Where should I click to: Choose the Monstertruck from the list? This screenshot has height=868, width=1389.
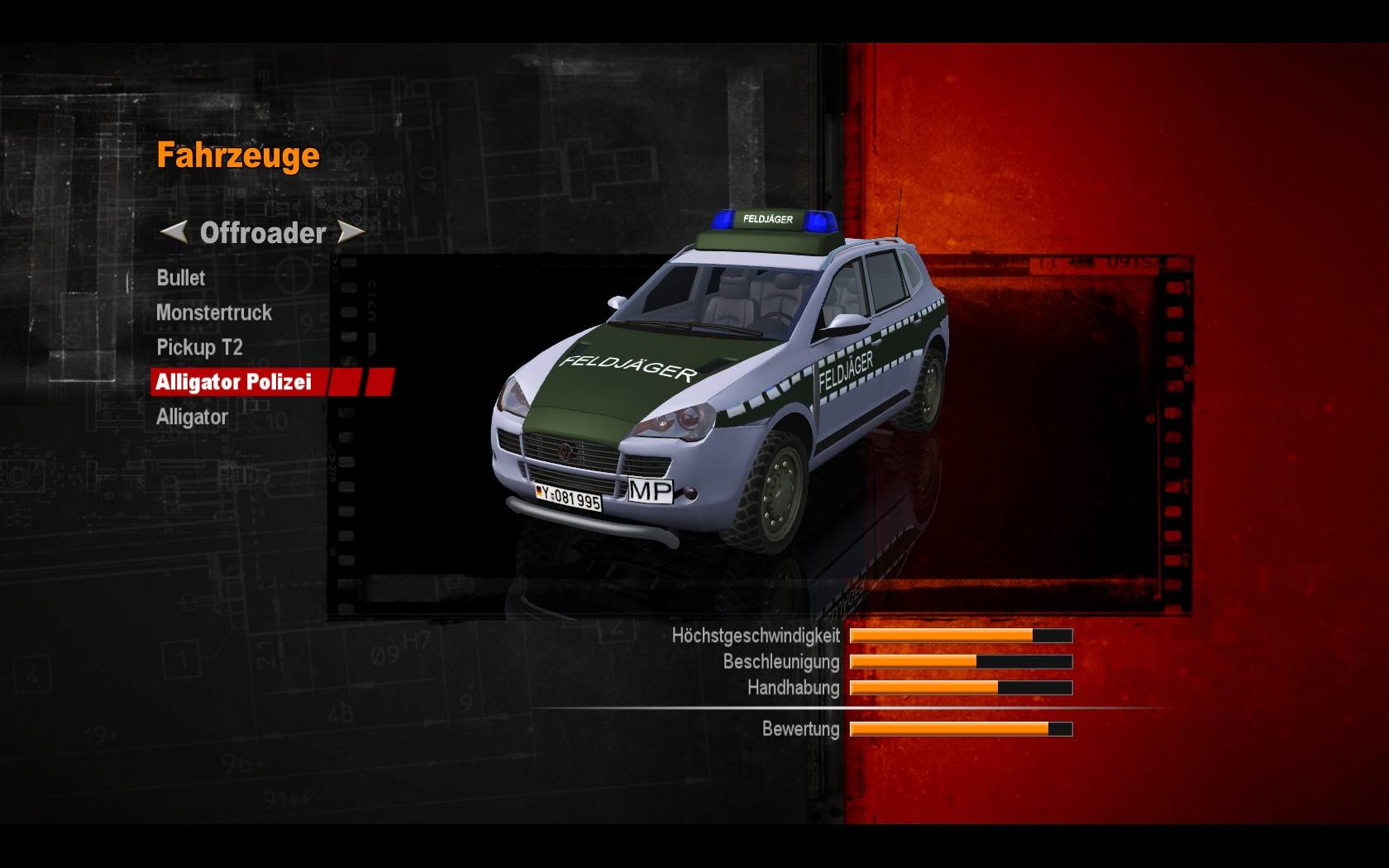coord(214,312)
